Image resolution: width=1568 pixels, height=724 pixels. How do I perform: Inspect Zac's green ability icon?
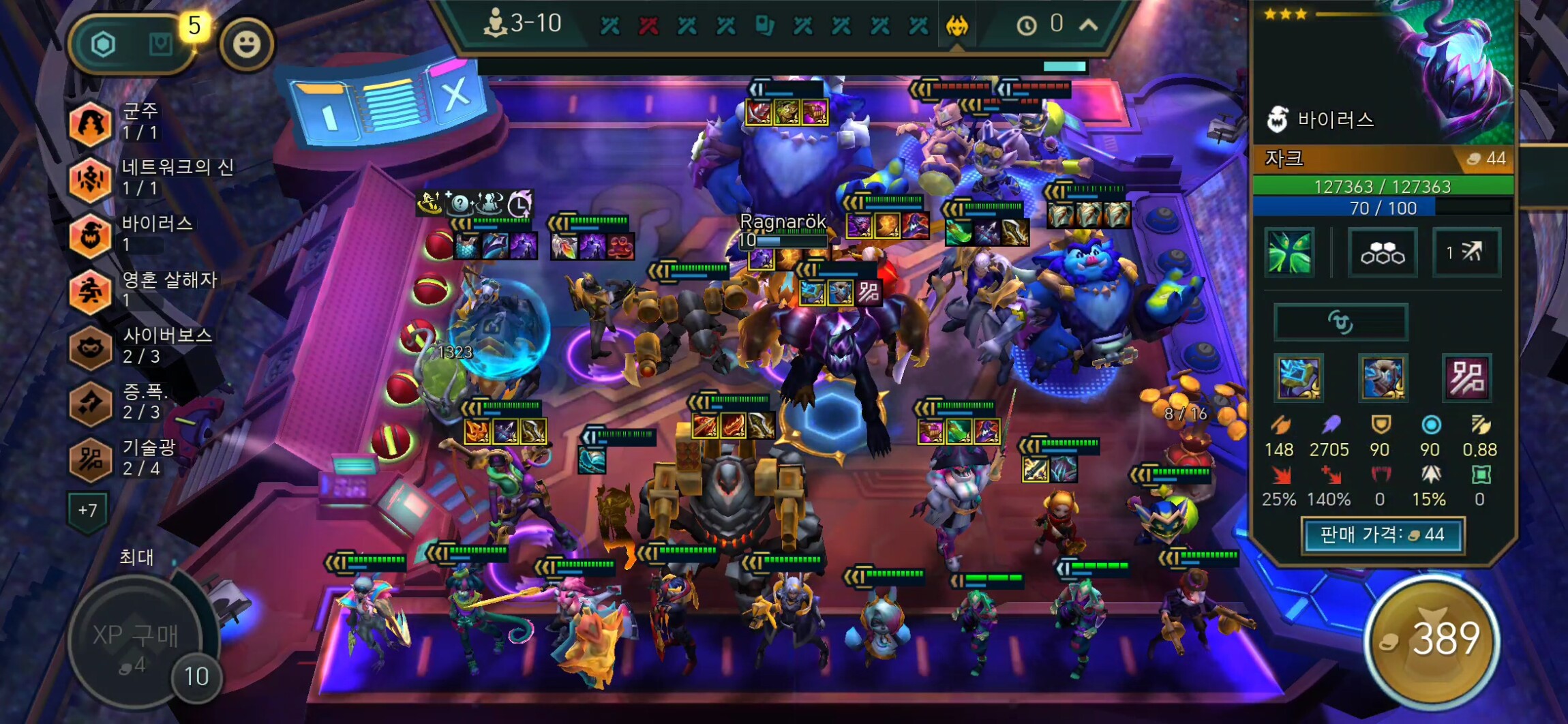click(x=1289, y=253)
